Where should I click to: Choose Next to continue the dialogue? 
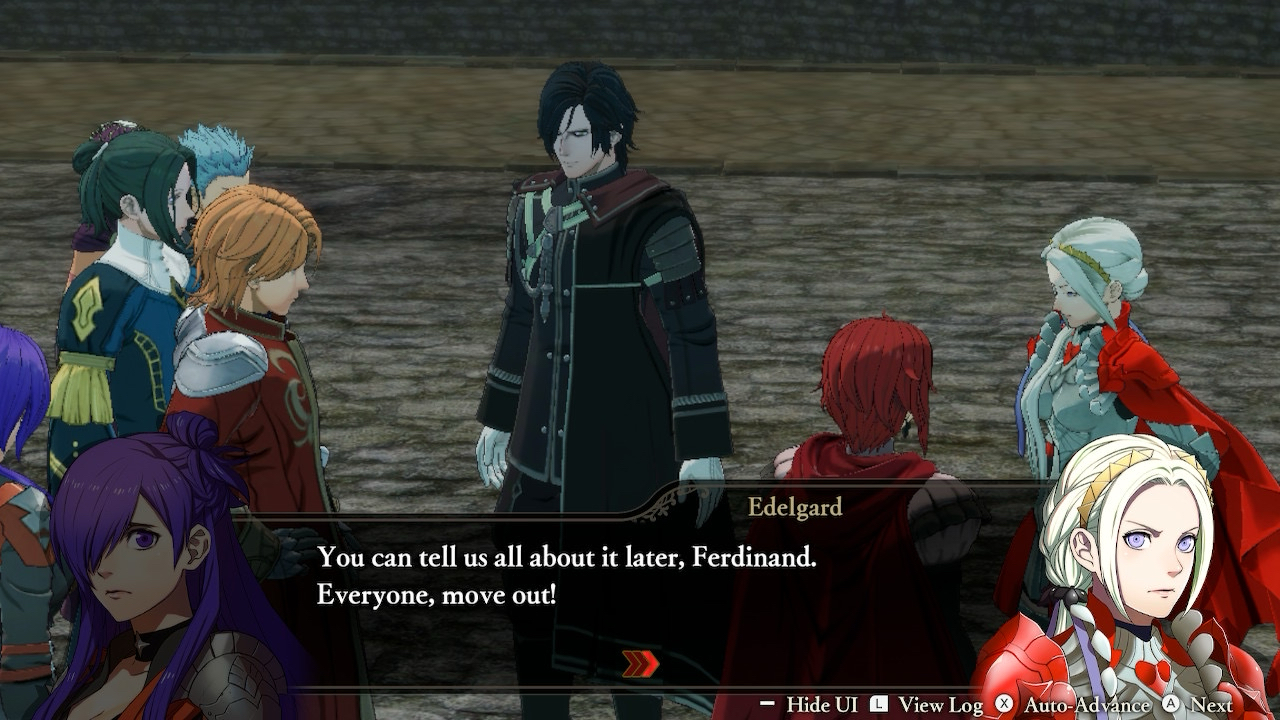1197,705
